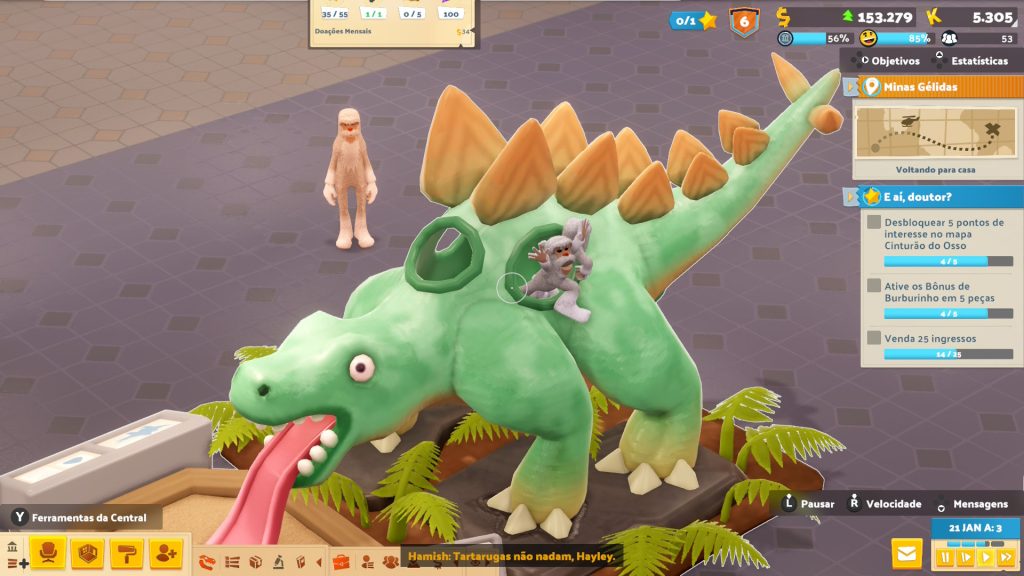1024x576 pixels.
Task: Pause the game with the pause speed button
Action: click(944, 557)
